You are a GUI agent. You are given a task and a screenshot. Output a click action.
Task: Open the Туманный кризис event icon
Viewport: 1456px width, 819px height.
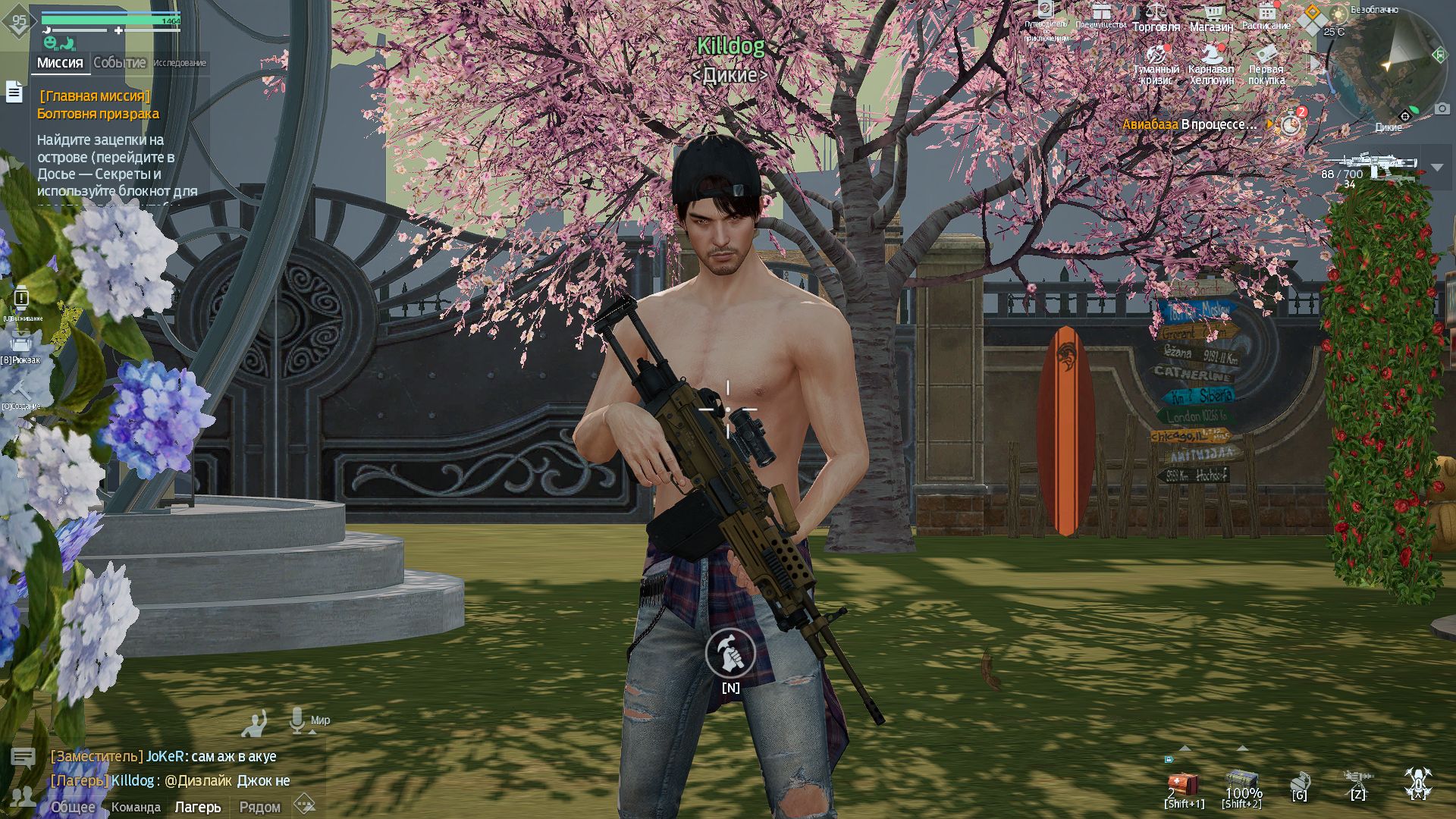pyautogui.click(x=1156, y=56)
